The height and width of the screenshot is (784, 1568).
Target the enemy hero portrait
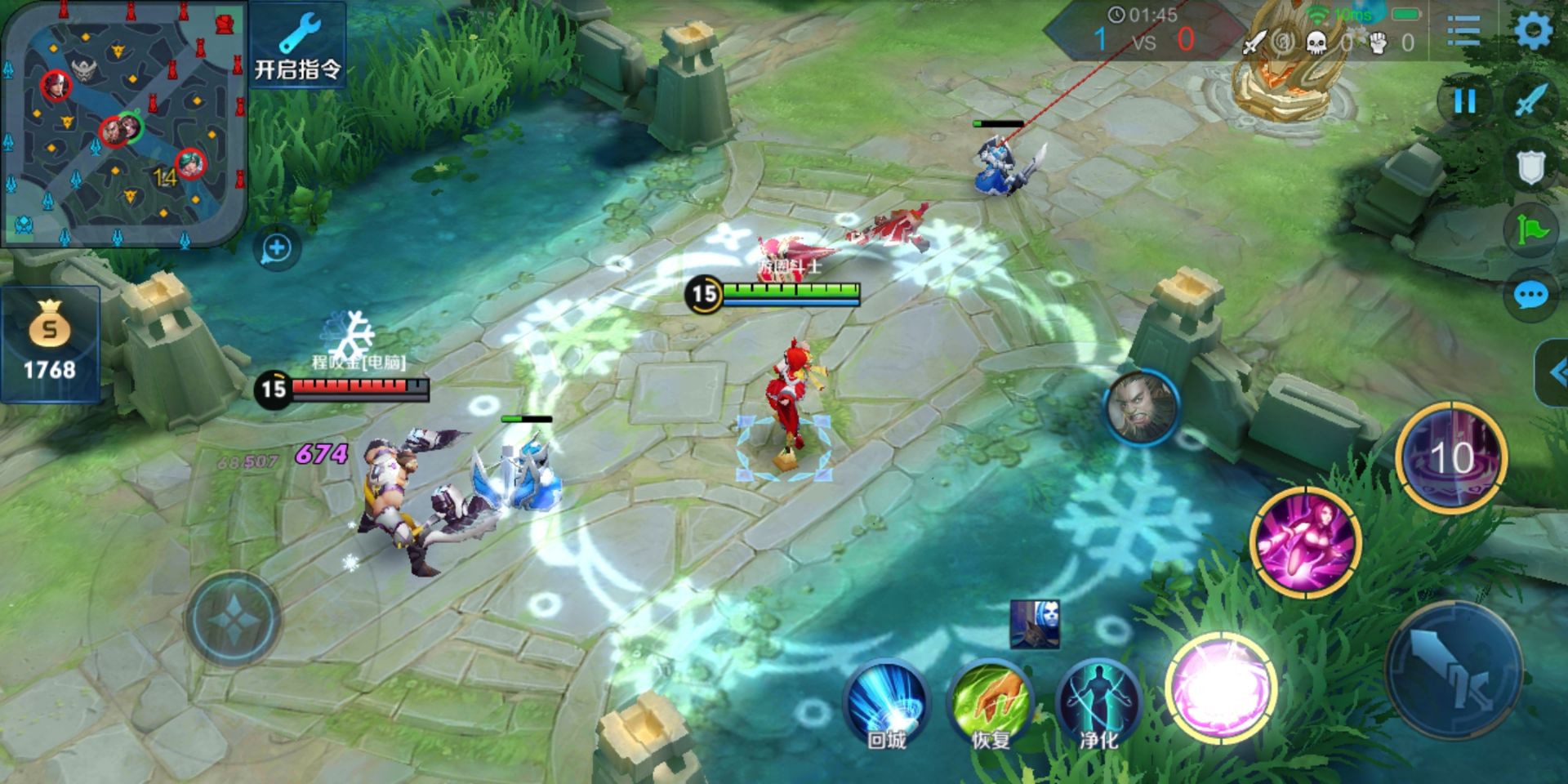click(1141, 408)
